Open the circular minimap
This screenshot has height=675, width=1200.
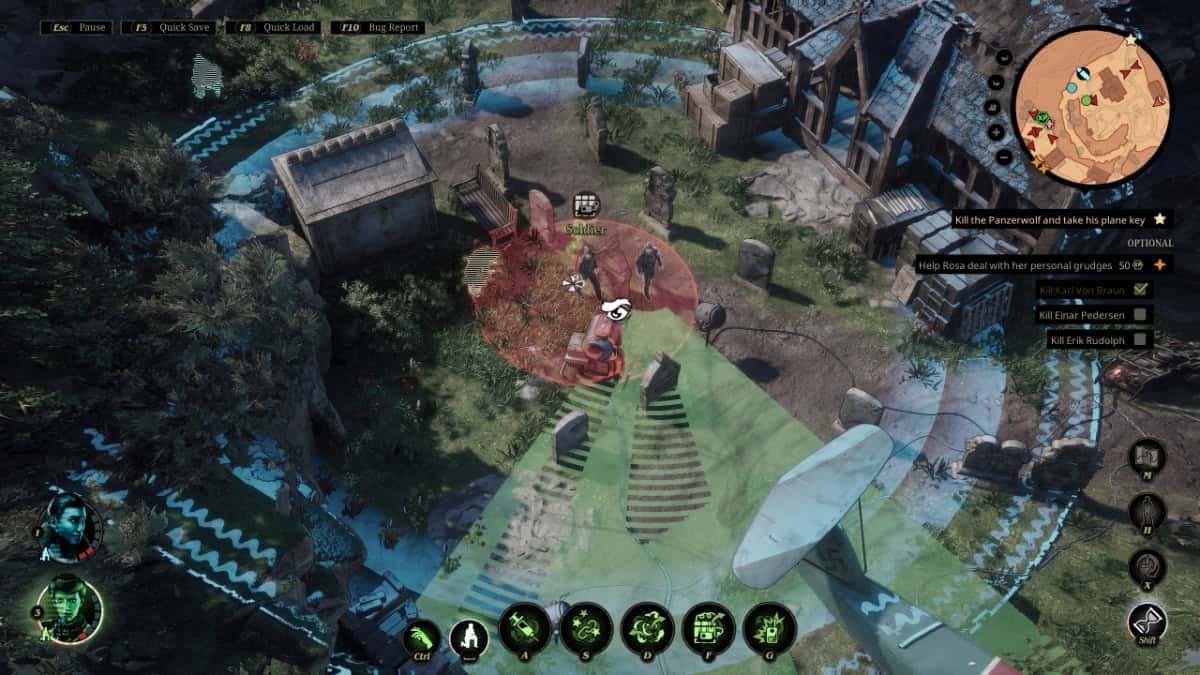(x=1091, y=106)
